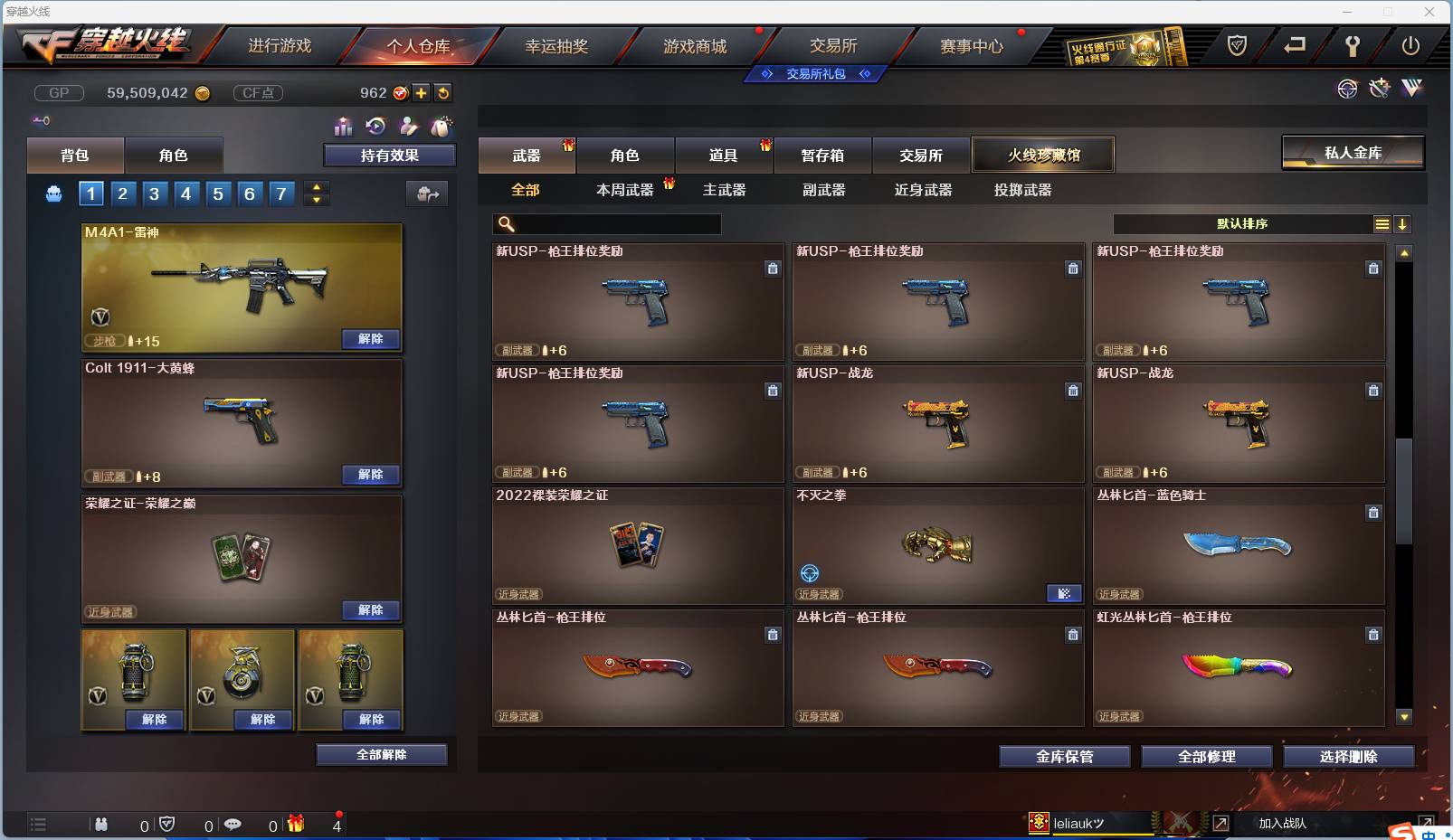1453x840 pixels.
Task: Click the trash delete icon on 新USP-战龙 card
Action: 1074,391
